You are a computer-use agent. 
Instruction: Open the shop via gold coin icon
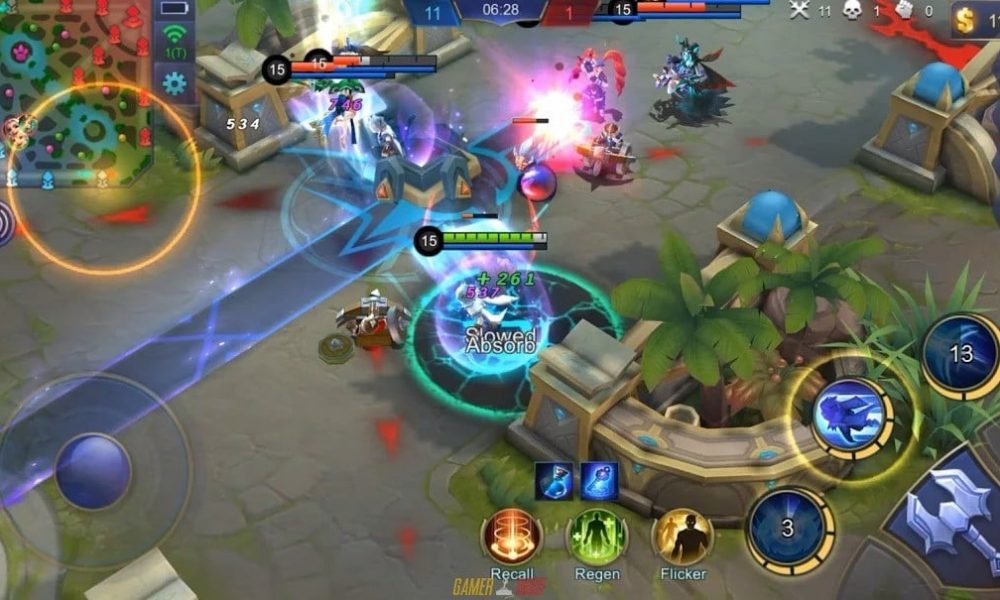966,20
